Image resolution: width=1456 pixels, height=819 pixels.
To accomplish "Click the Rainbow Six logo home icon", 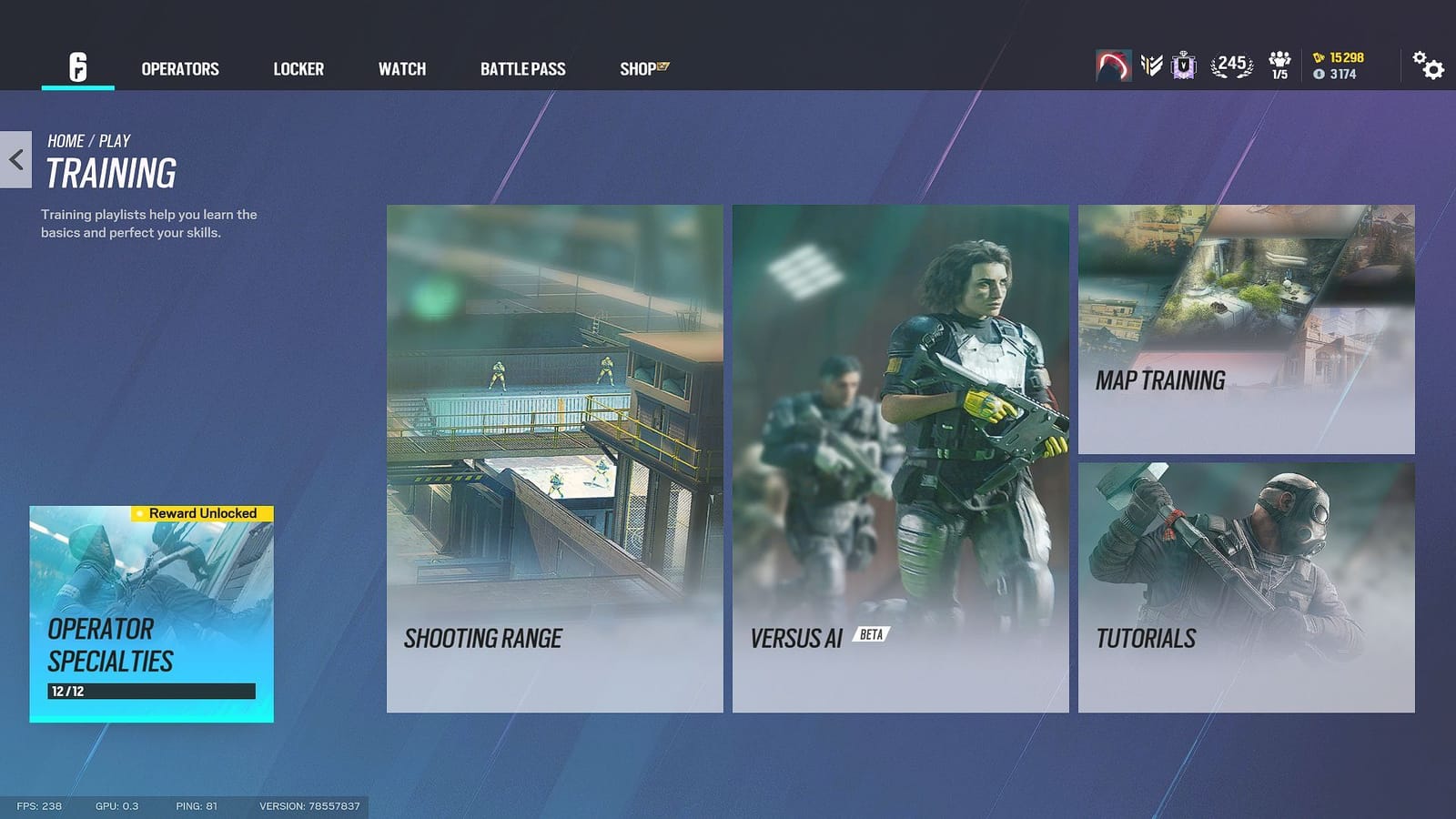I will click(x=77, y=68).
